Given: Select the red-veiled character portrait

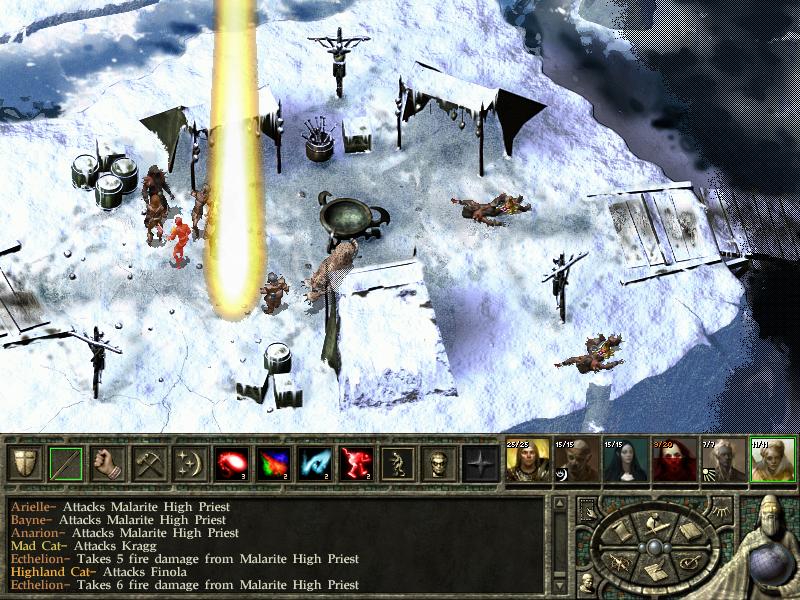Looking at the screenshot, I should (676, 461).
